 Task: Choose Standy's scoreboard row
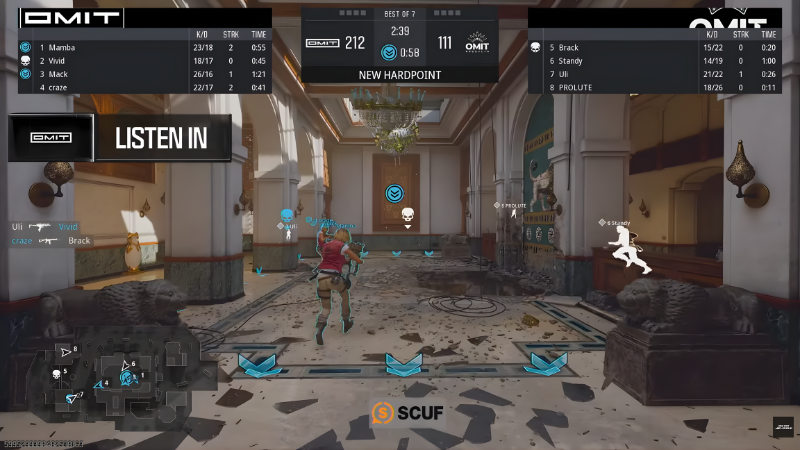(x=654, y=60)
